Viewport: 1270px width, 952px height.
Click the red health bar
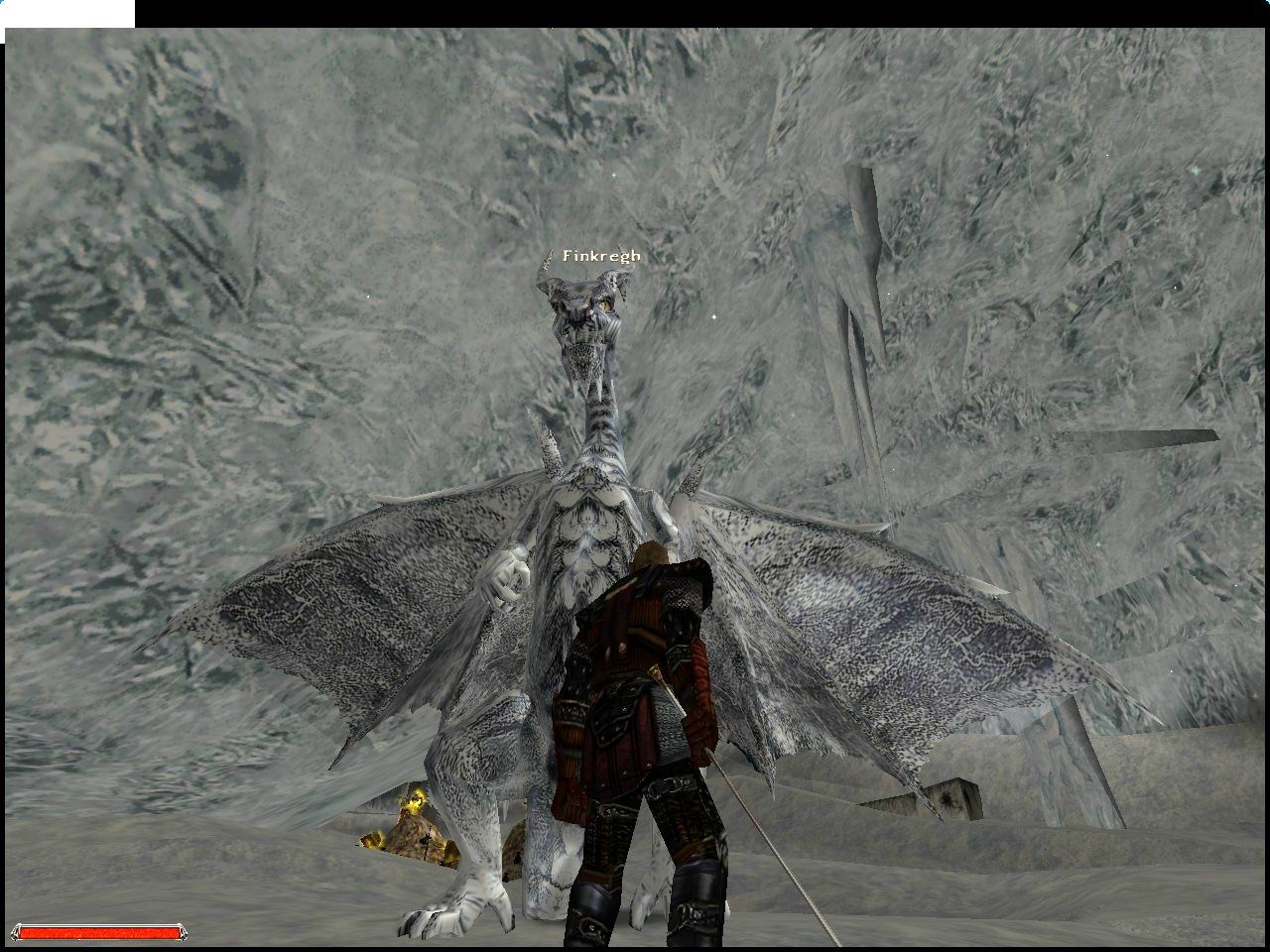99,931
